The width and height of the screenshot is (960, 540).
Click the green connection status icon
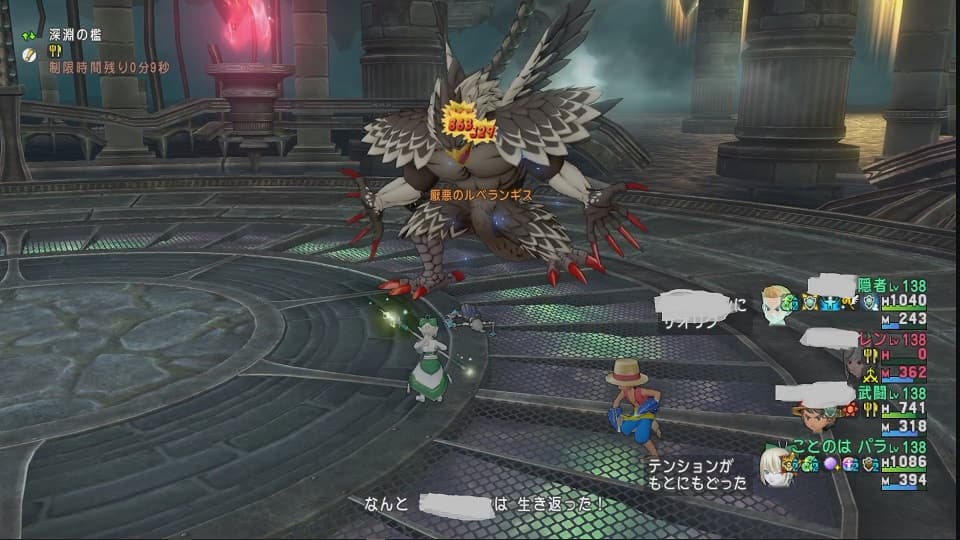(30, 35)
